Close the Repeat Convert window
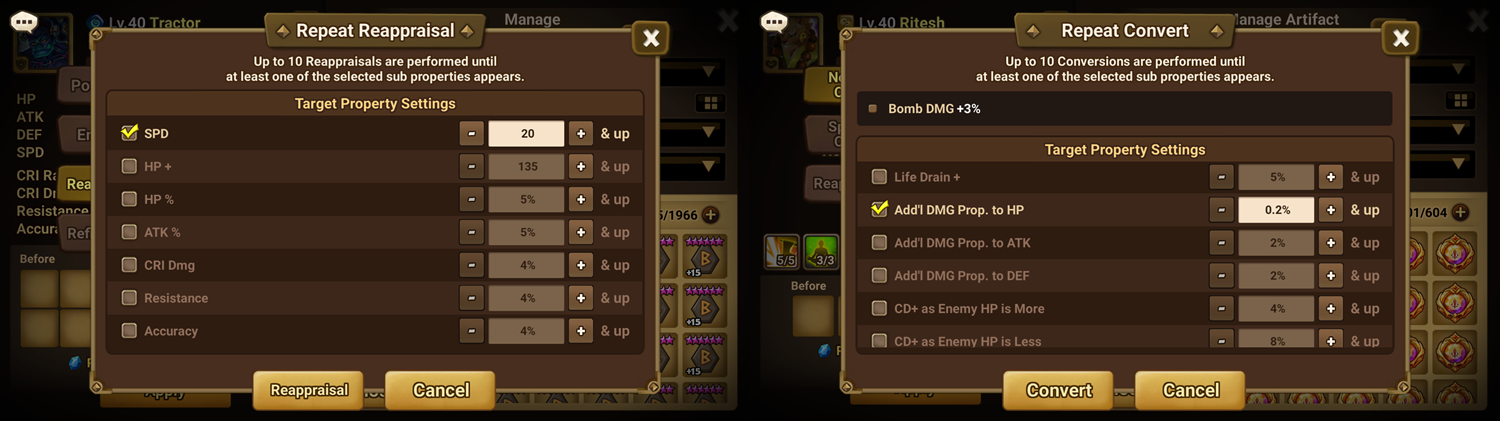This screenshot has width=1500, height=421. coord(1401,39)
